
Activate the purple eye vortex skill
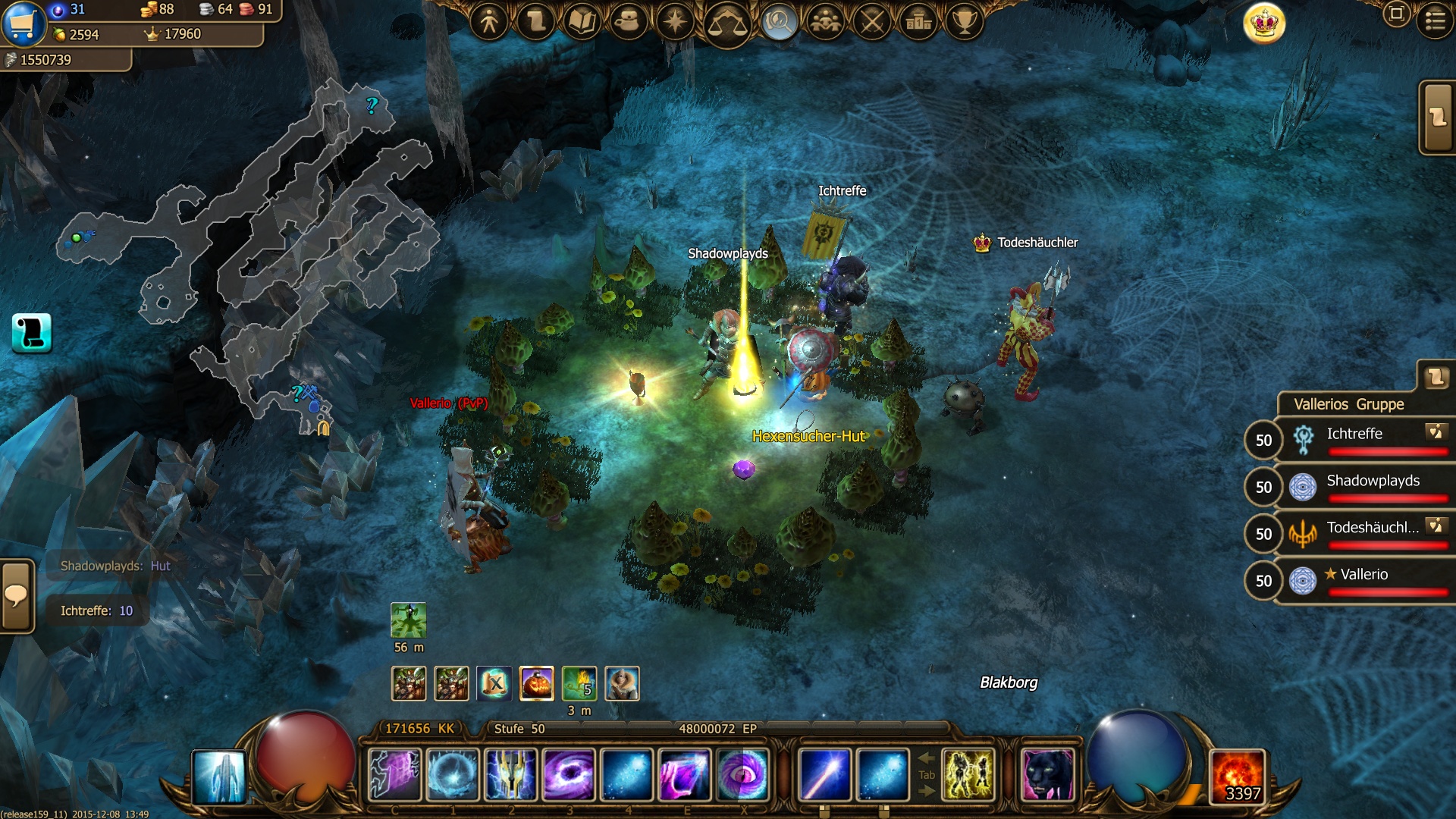click(x=743, y=774)
